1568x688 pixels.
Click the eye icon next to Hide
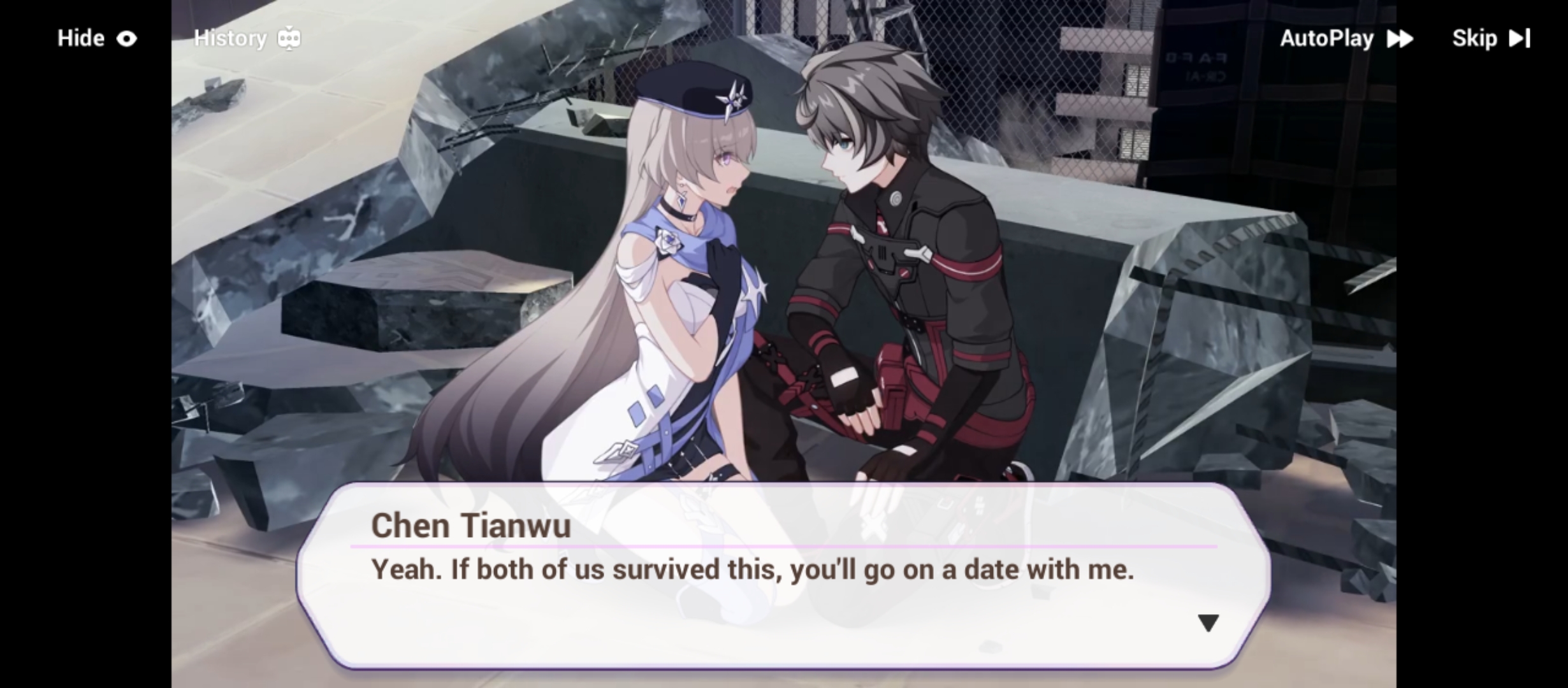(x=127, y=38)
